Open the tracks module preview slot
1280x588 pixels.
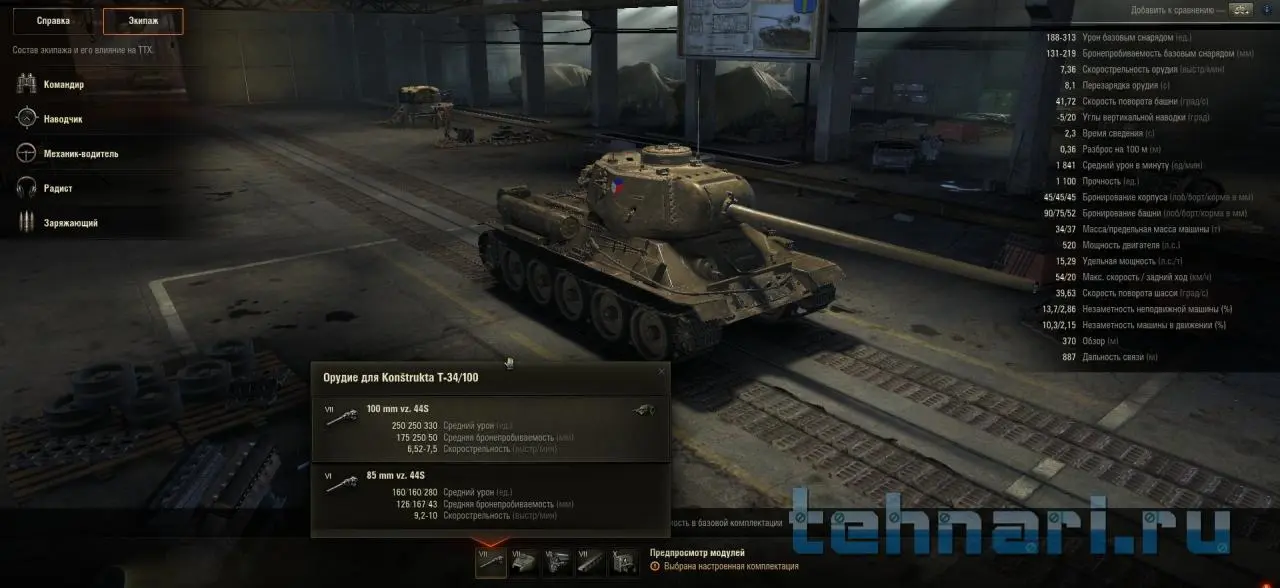(x=590, y=561)
